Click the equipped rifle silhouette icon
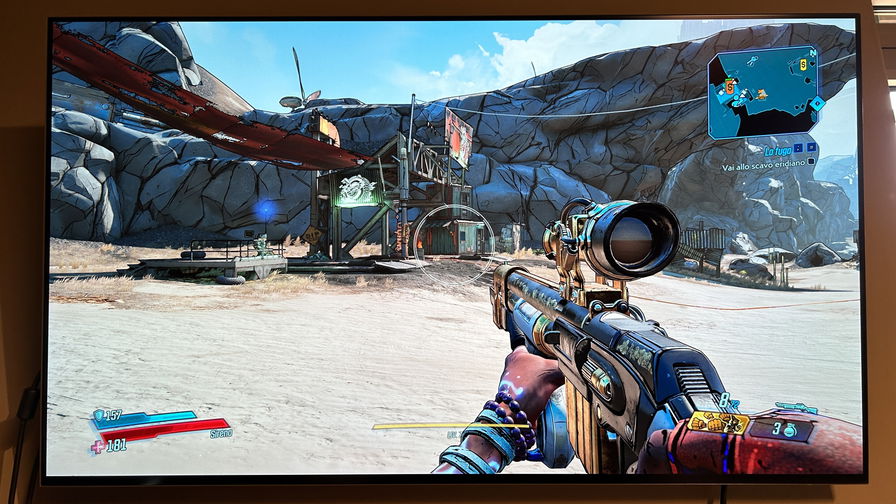The image size is (896, 504). 796,408
